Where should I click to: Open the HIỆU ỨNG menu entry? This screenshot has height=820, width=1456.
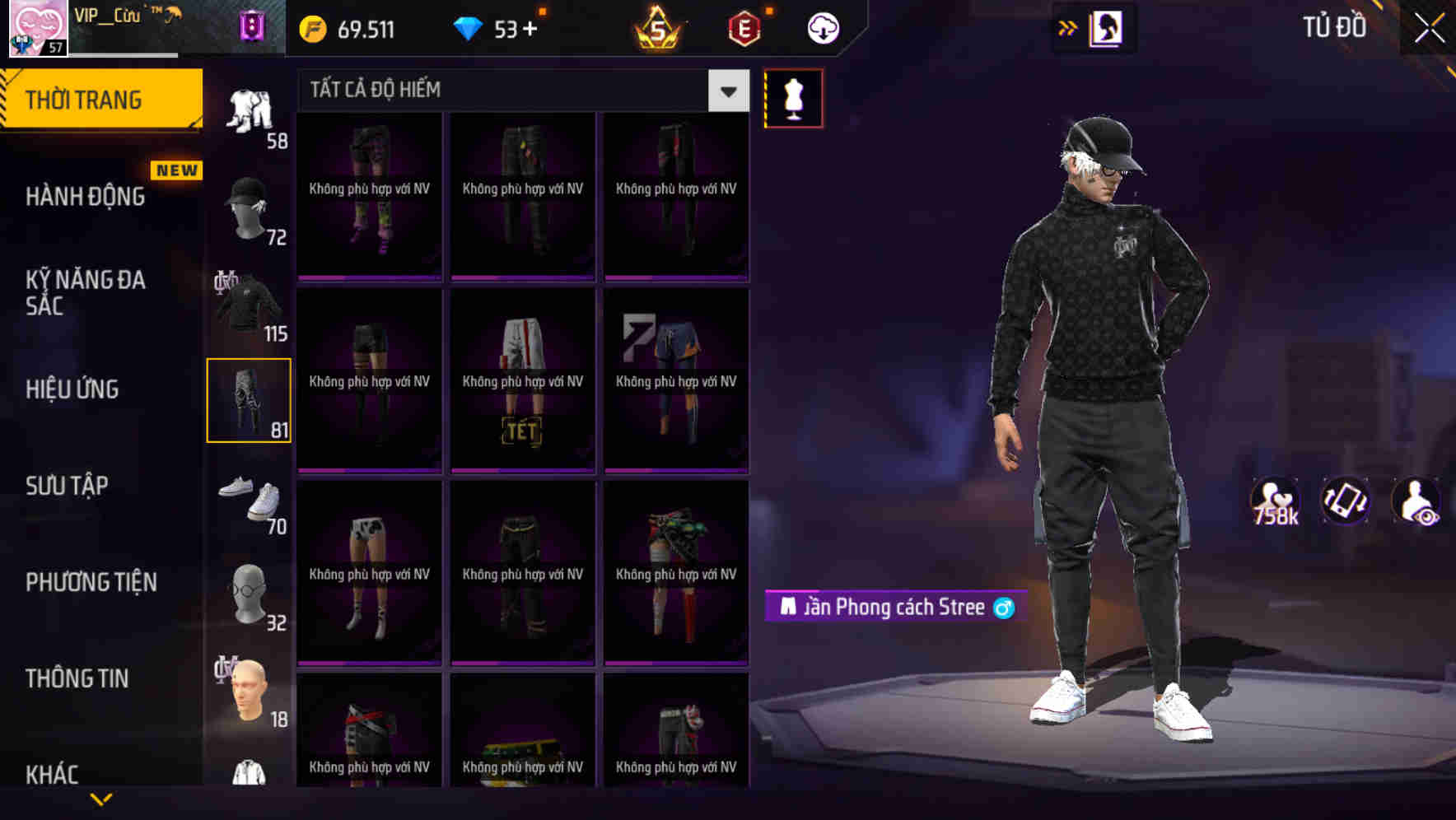tap(72, 389)
